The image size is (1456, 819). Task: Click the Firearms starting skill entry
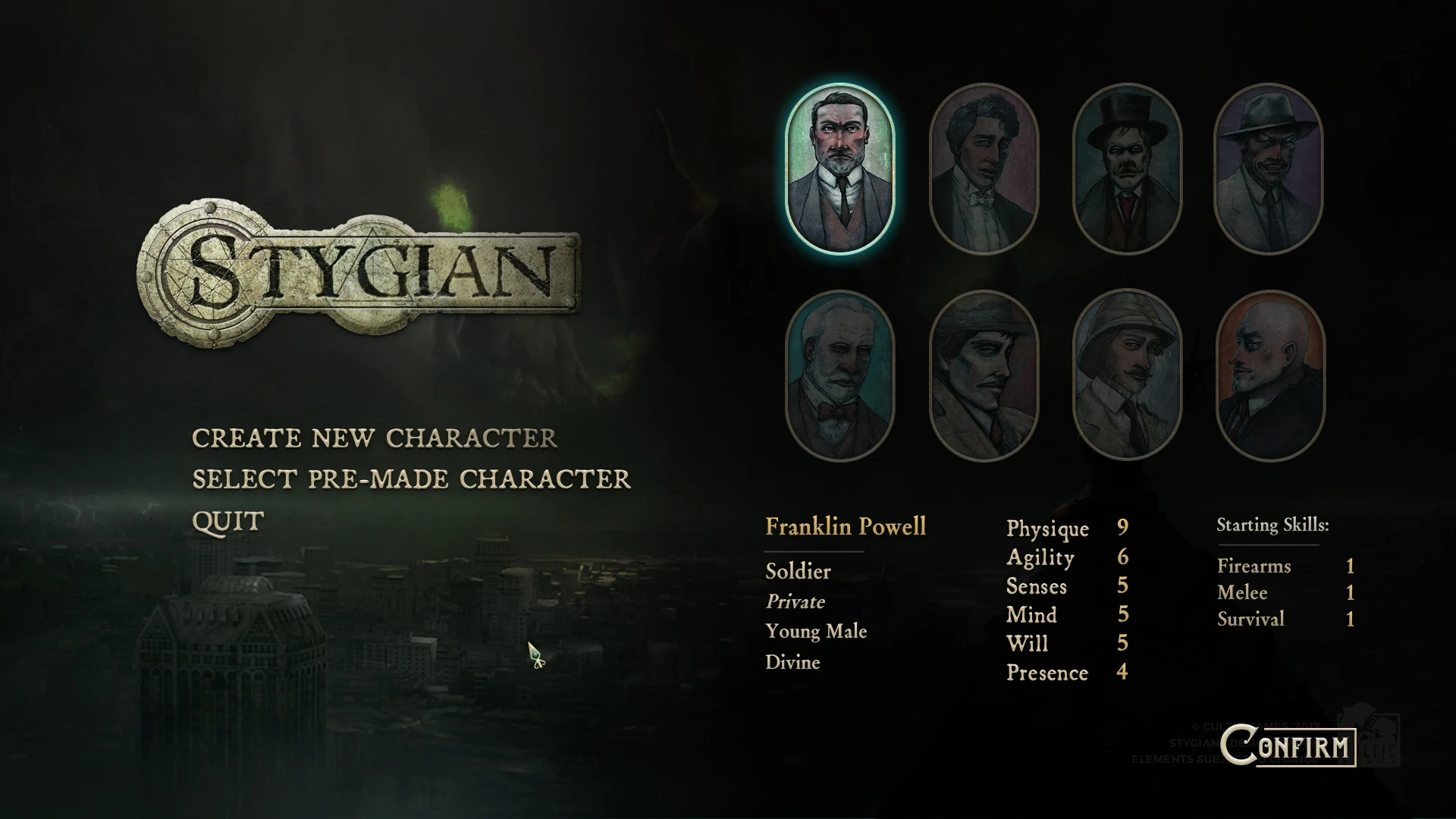pos(1254,566)
